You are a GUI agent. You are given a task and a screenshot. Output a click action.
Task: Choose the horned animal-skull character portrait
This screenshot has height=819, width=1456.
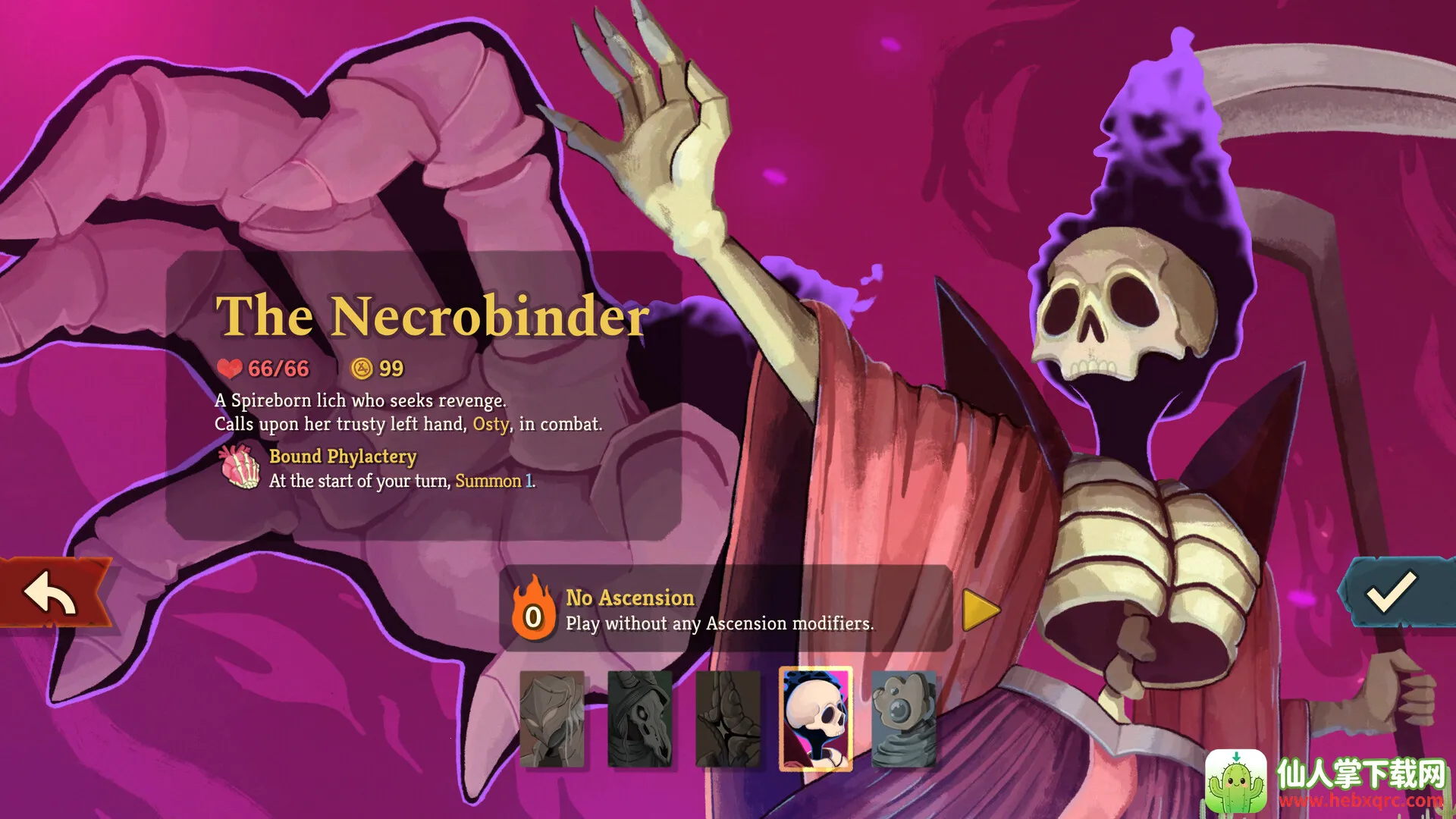pos(639,719)
